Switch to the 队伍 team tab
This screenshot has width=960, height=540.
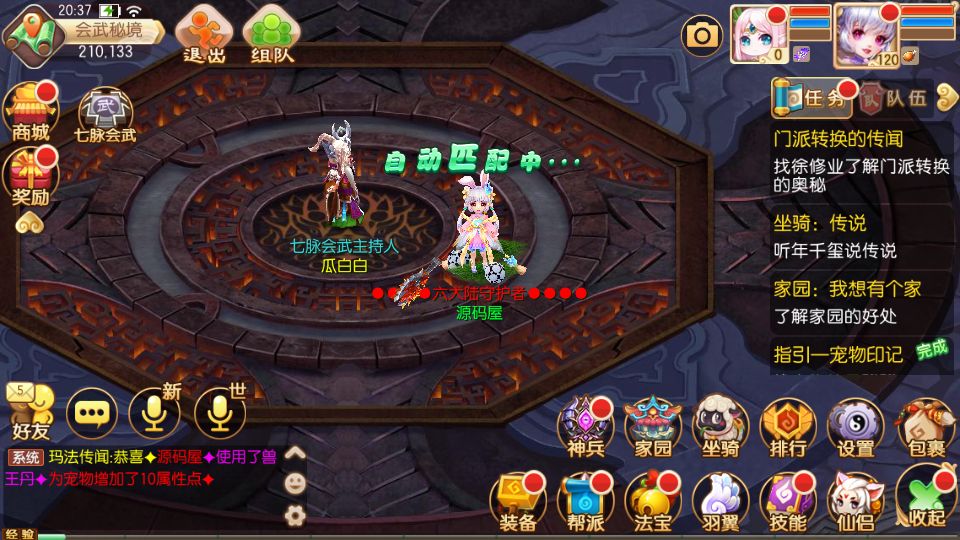896,98
